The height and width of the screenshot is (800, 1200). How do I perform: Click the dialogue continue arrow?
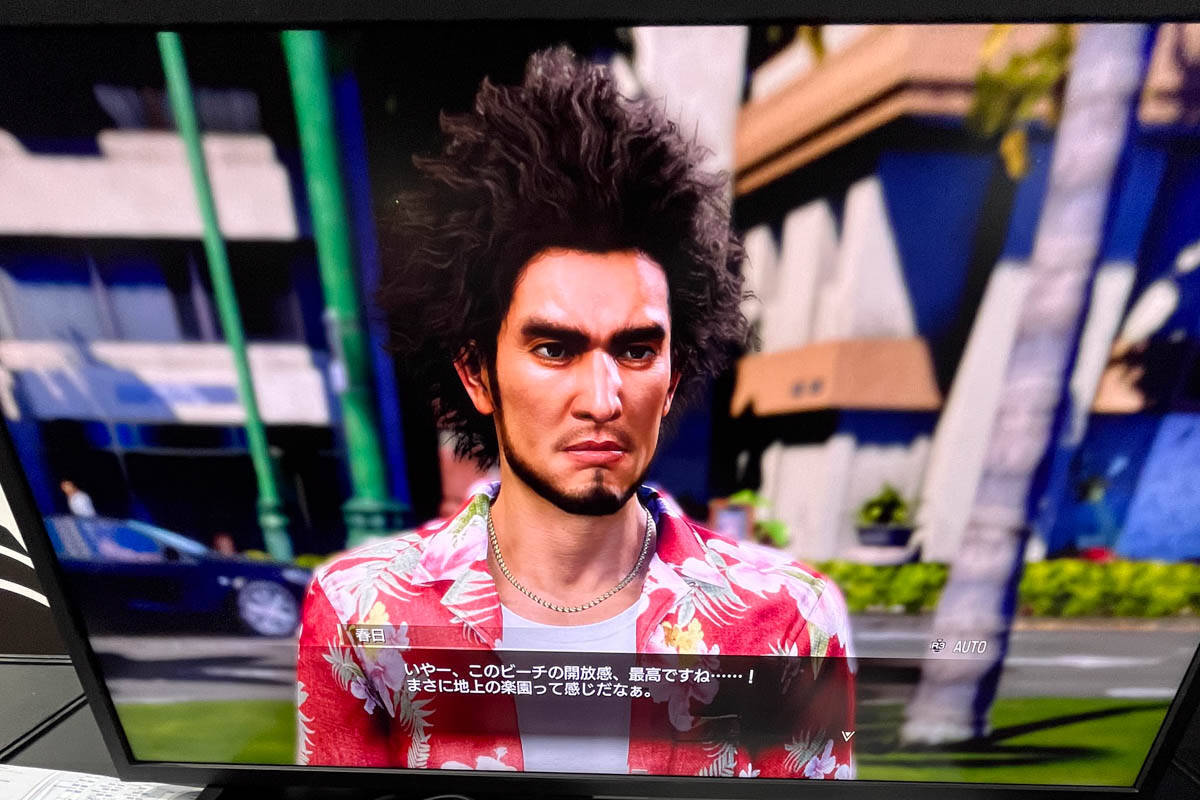[x=847, y=735]
